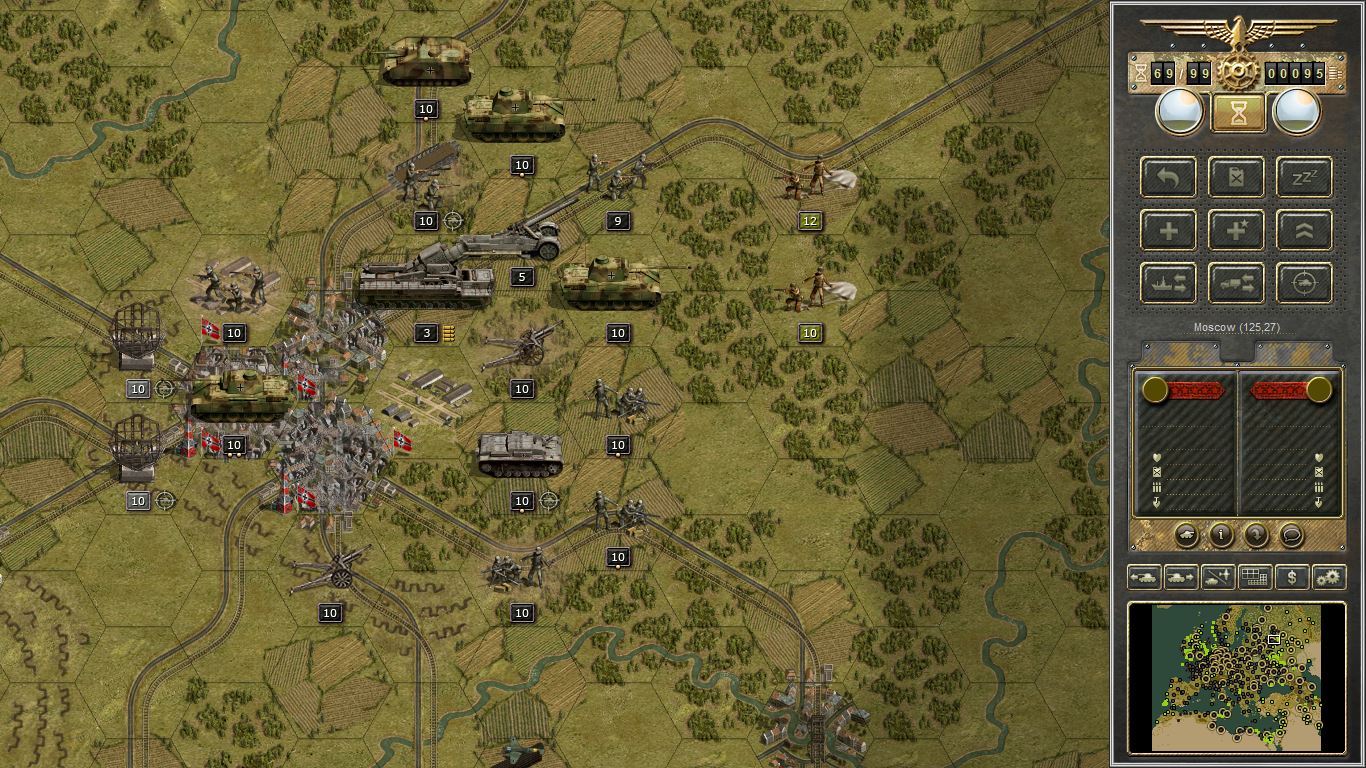Screen dimensions: 1366x768
Task: Toggle the hourglass end-turn control
Action: click(1238, 111)
